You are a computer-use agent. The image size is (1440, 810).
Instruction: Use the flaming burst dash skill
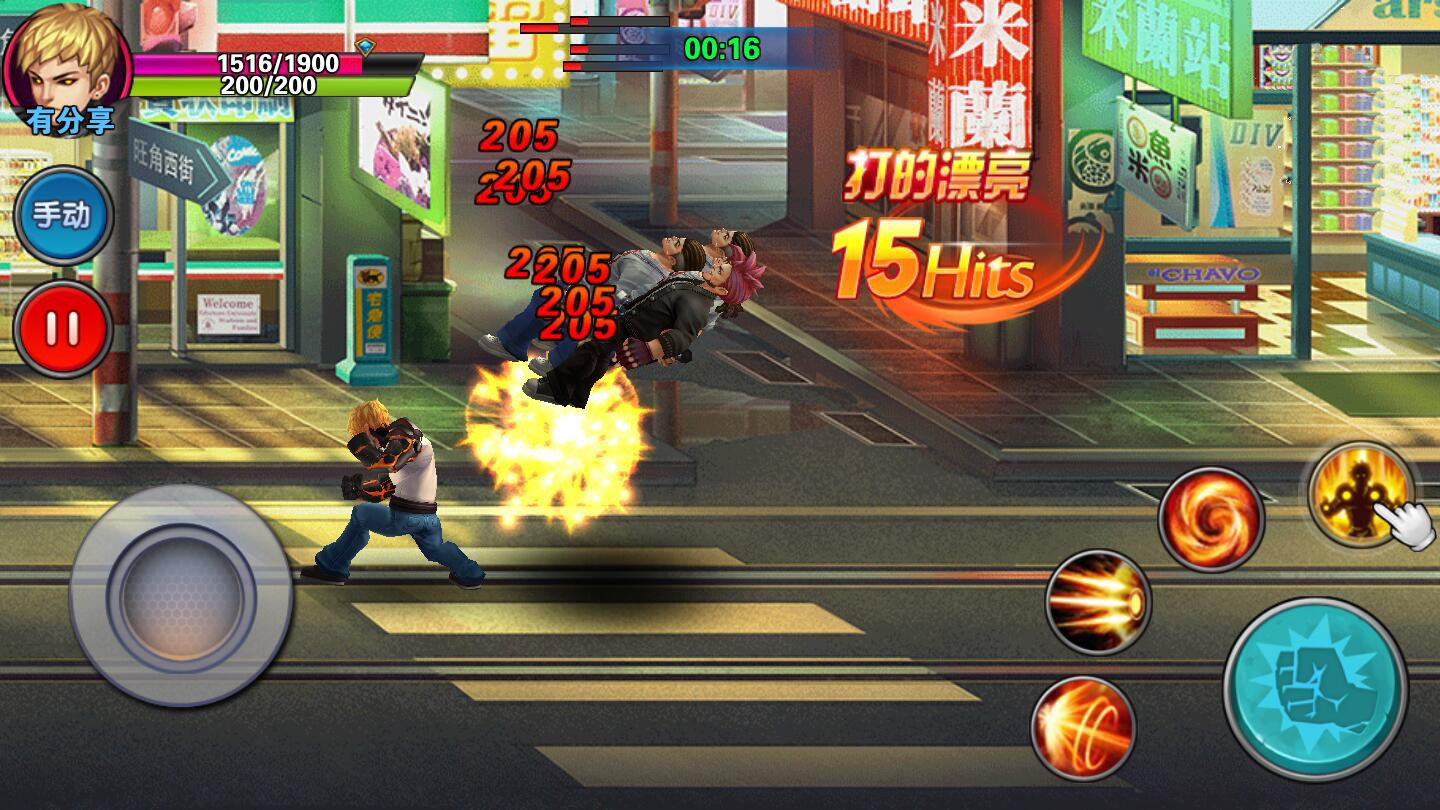[x=1098, y=602]
